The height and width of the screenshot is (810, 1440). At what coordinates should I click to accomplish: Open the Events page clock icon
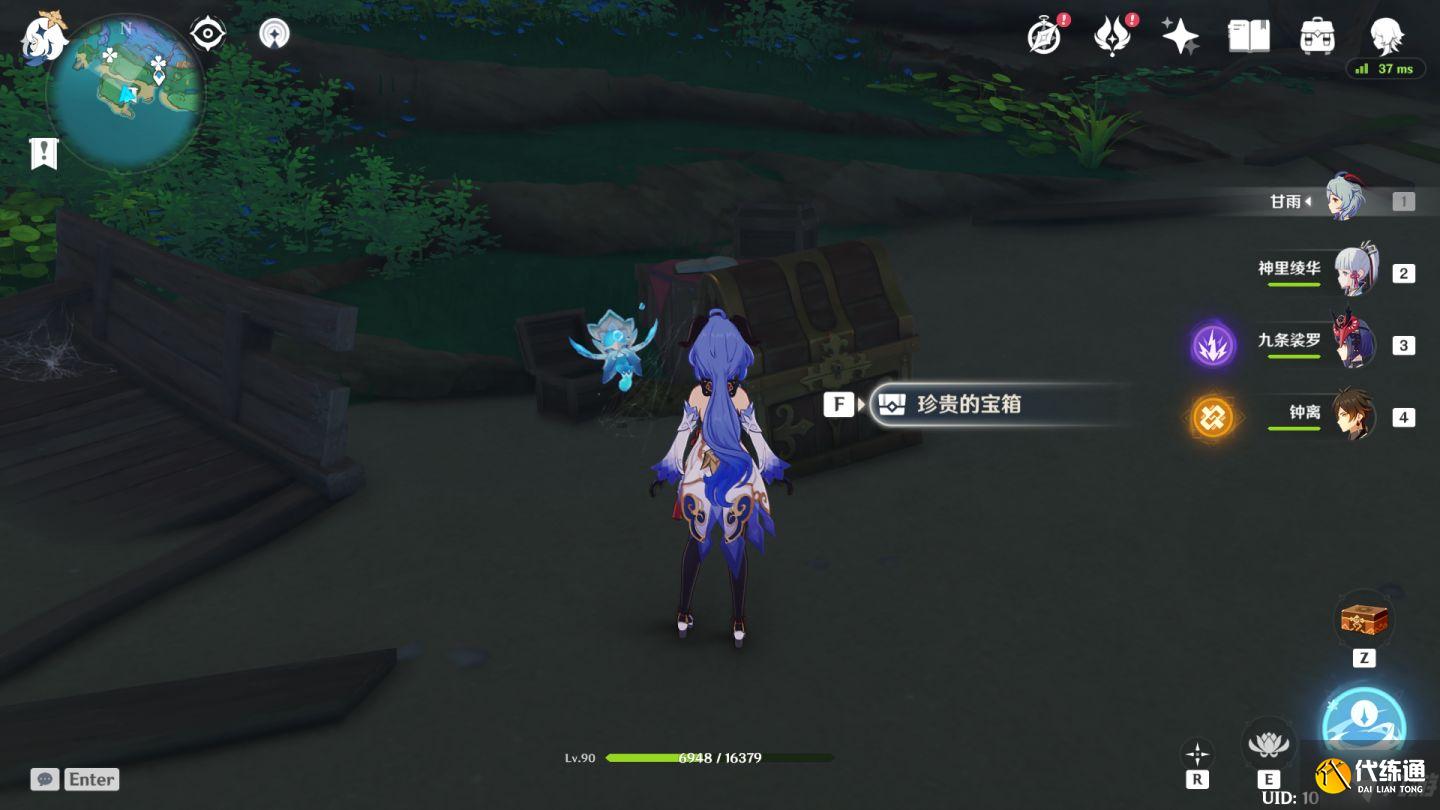pos(1043,35)
